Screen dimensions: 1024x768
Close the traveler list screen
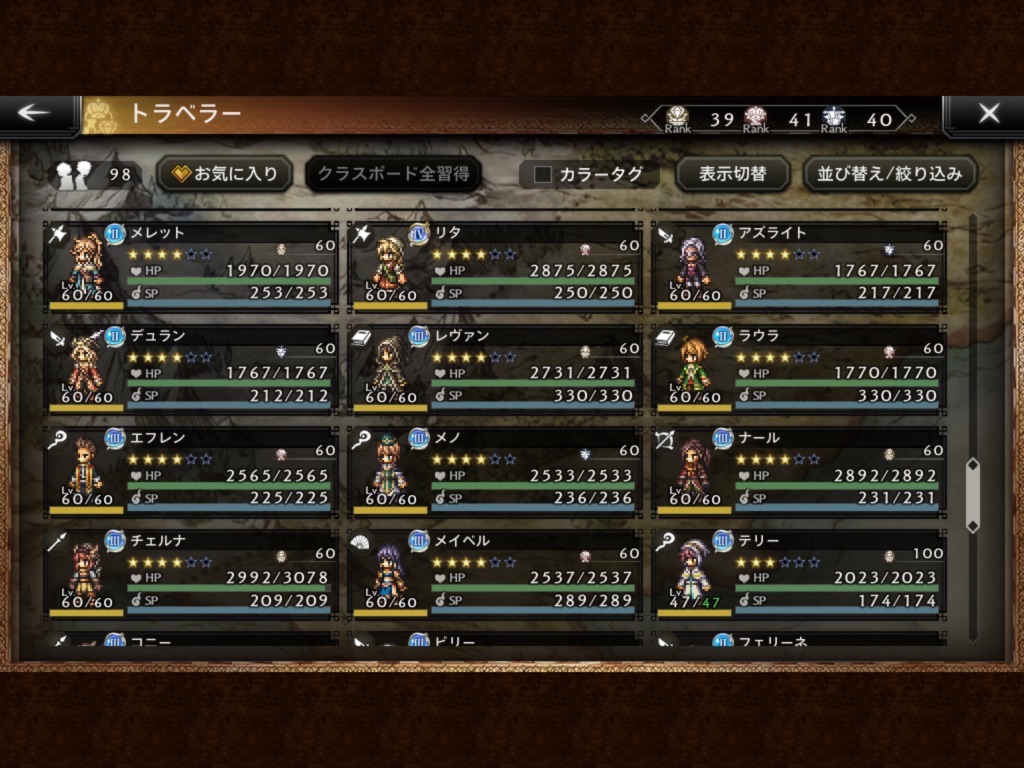click(988, 113)
